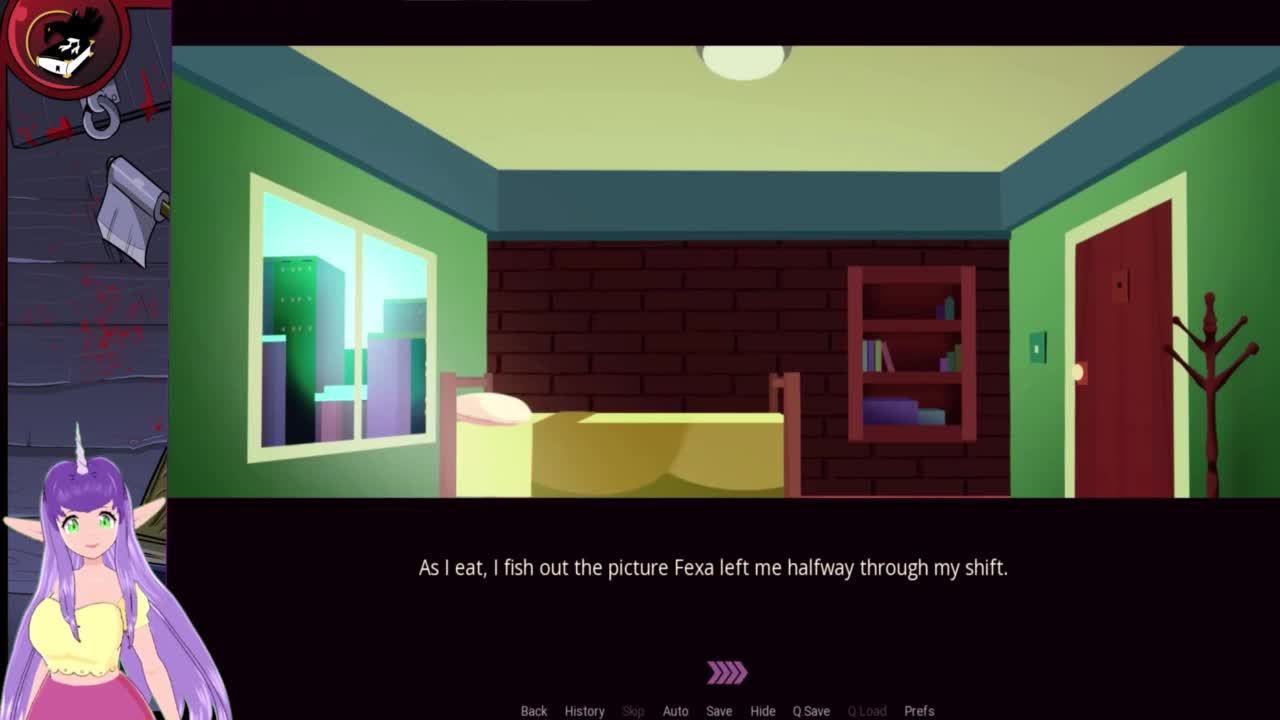
Task: Advance dialogue with the purple arrows
Action: click(x=727, y=673)
